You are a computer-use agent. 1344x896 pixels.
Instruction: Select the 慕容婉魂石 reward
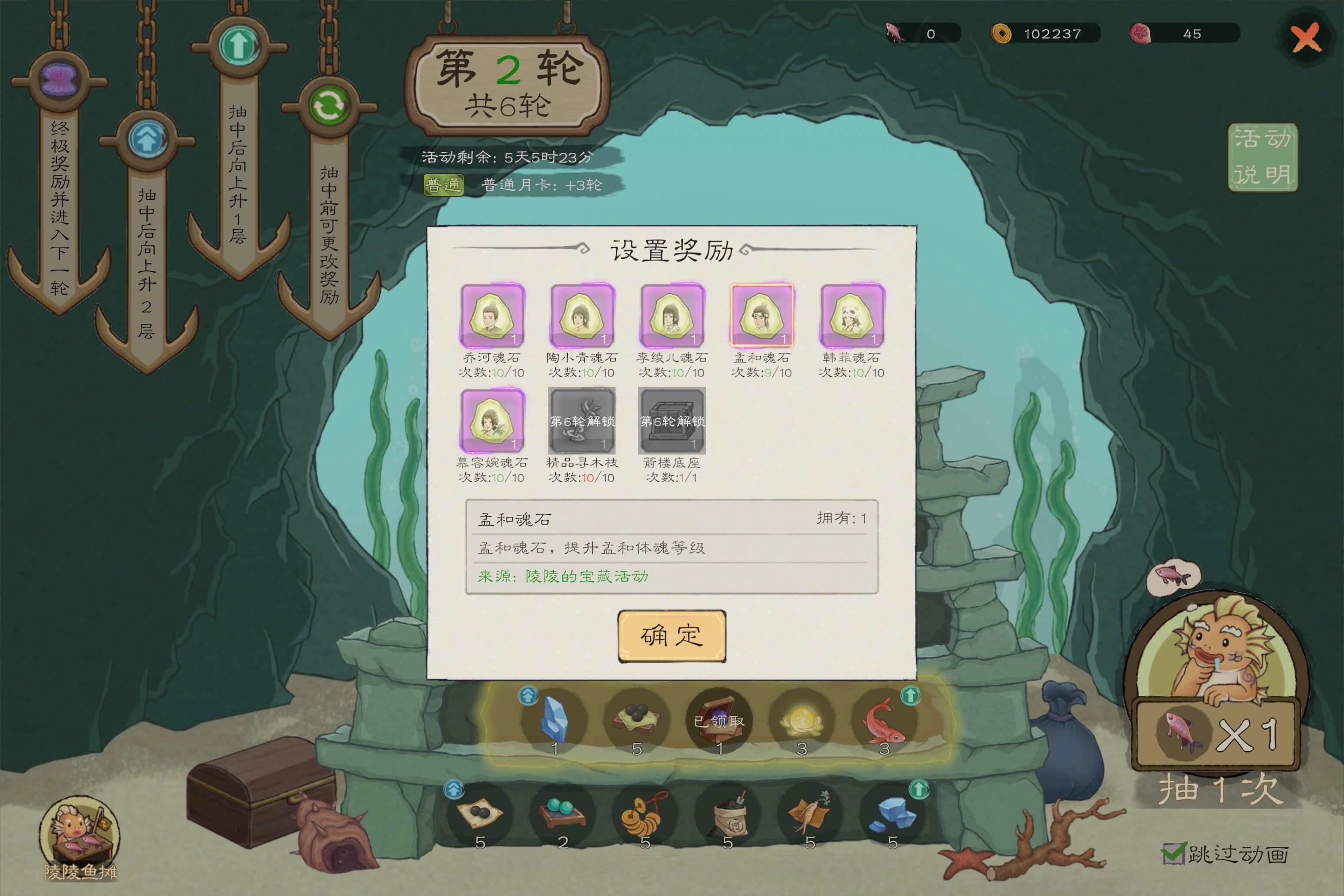491,421
